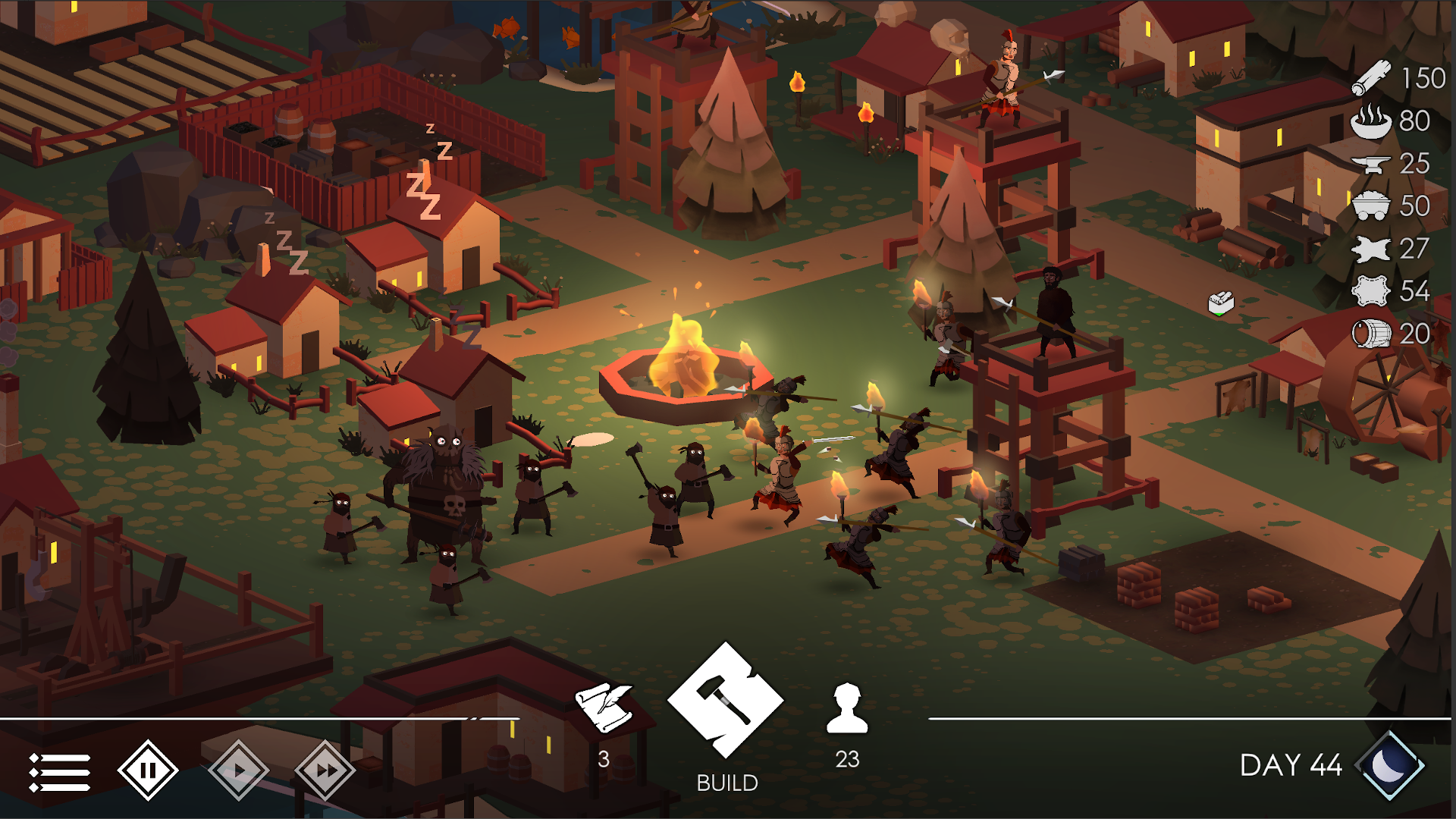Select the mine cart ore icon showing 50
Viewport: 1456px width, 819px height.
[x=1373, y=206]
